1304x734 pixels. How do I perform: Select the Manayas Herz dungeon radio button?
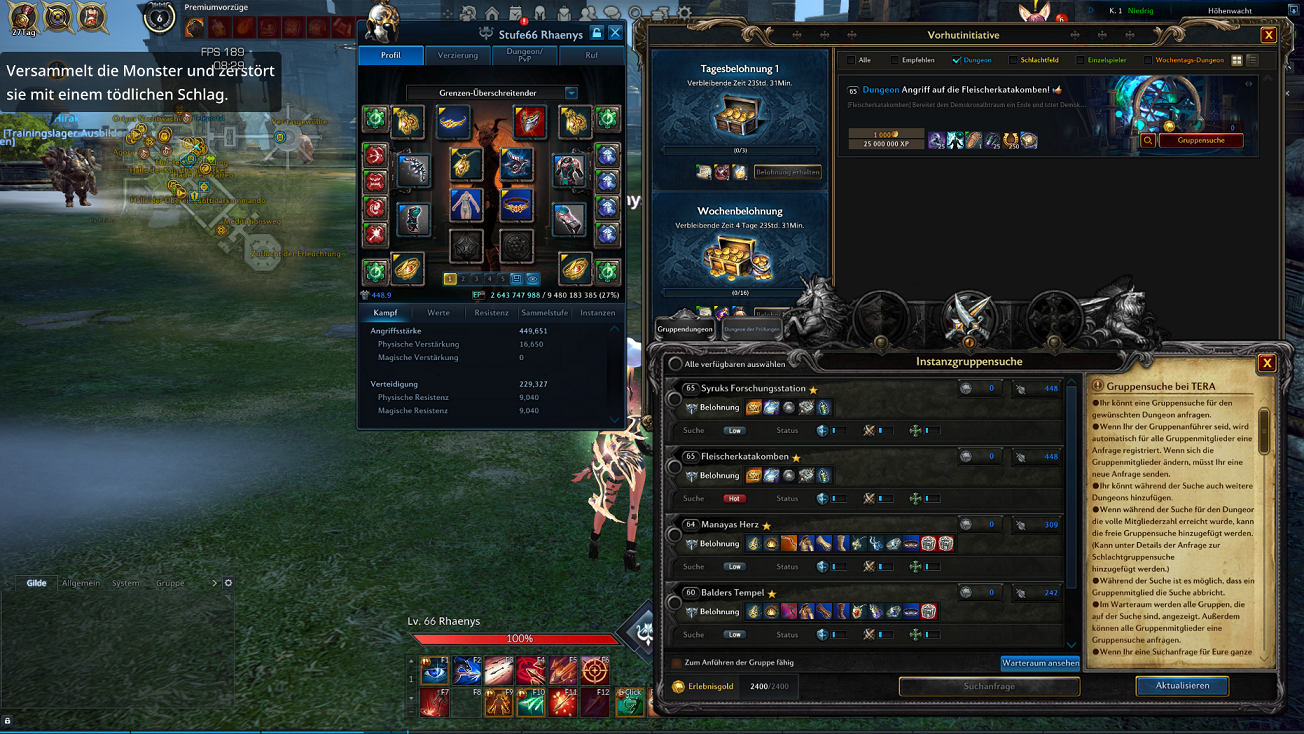point(675,535)
